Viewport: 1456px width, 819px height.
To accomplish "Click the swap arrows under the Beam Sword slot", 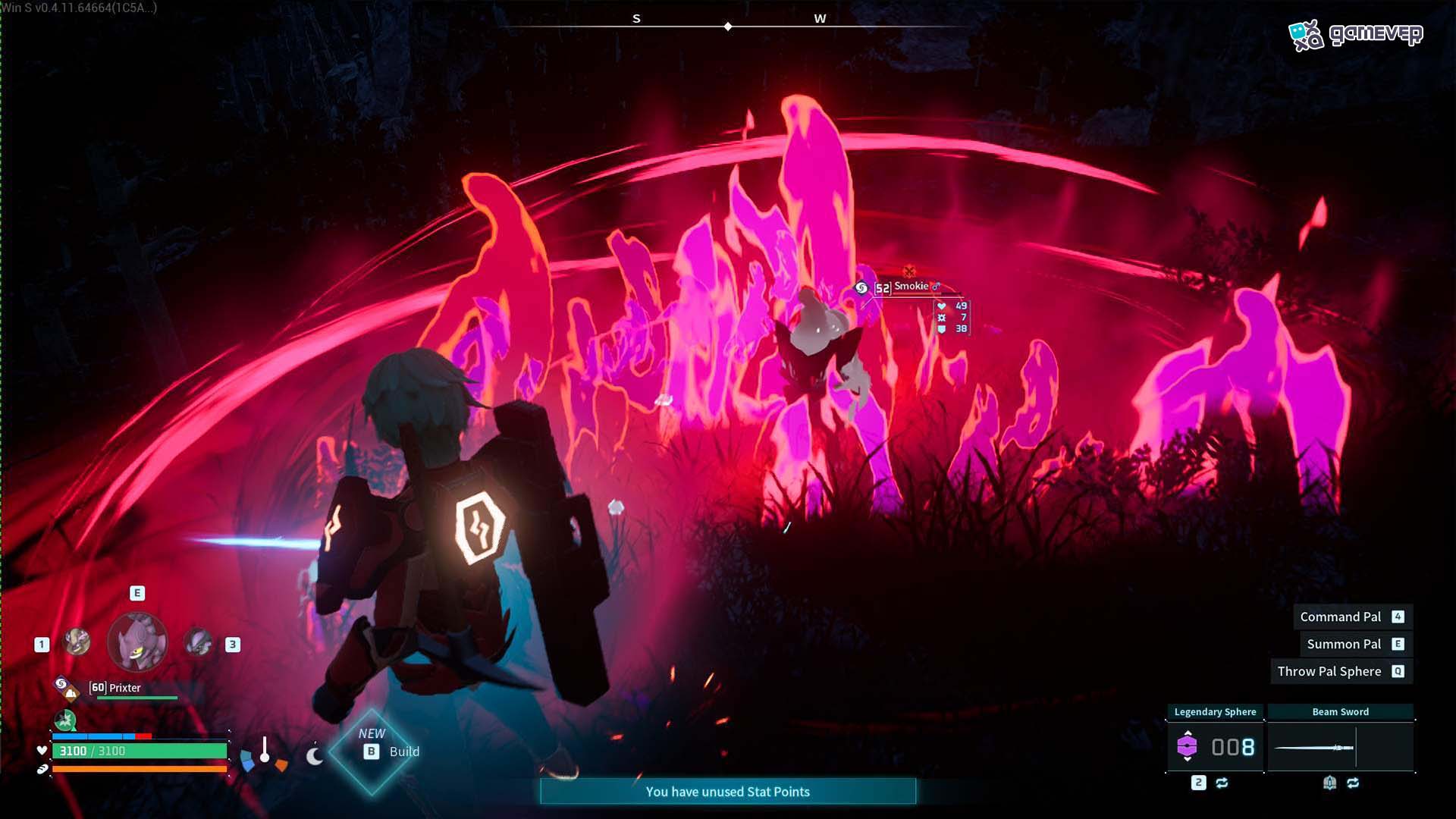I will (x=1354, y=783).
